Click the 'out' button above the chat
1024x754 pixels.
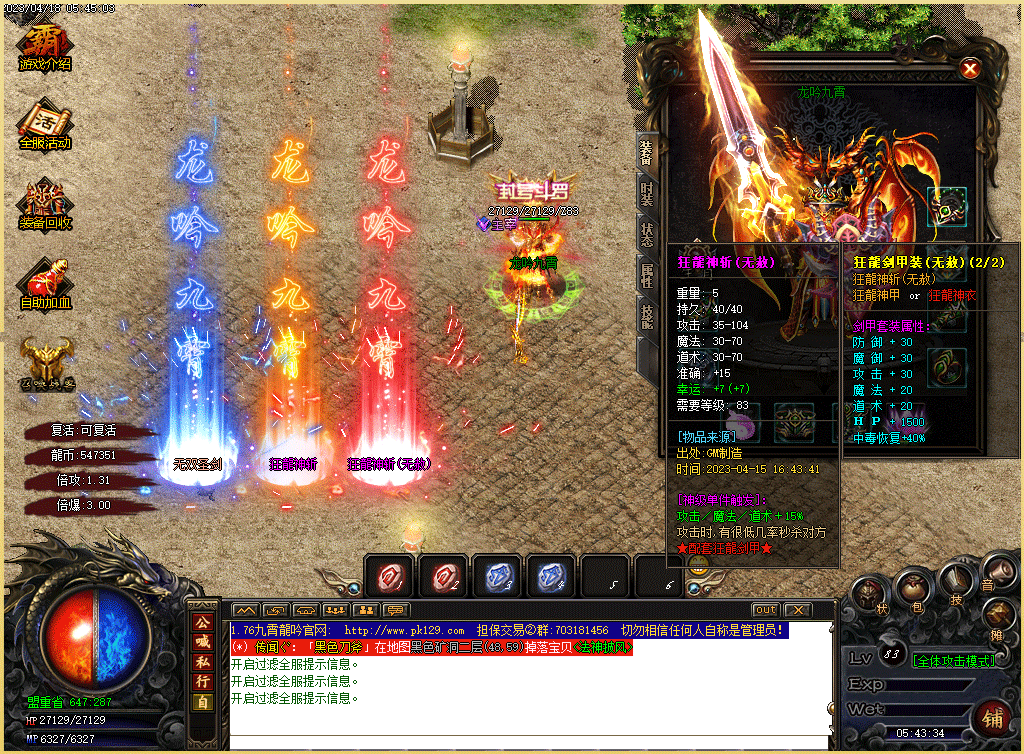click(765, 609)
